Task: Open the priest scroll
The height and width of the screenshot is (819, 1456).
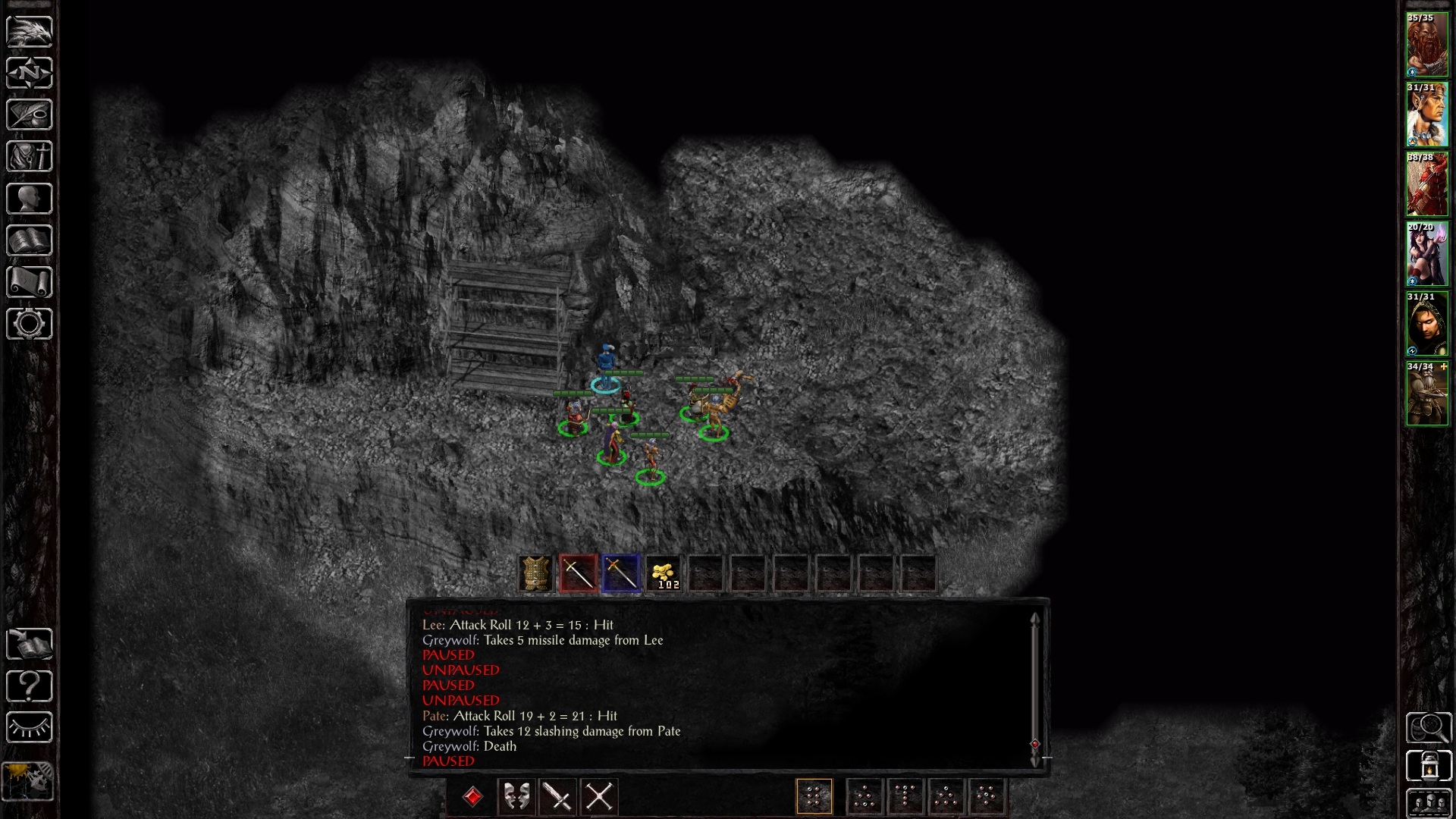Action: pyautogui.click(x=30, y=282)
